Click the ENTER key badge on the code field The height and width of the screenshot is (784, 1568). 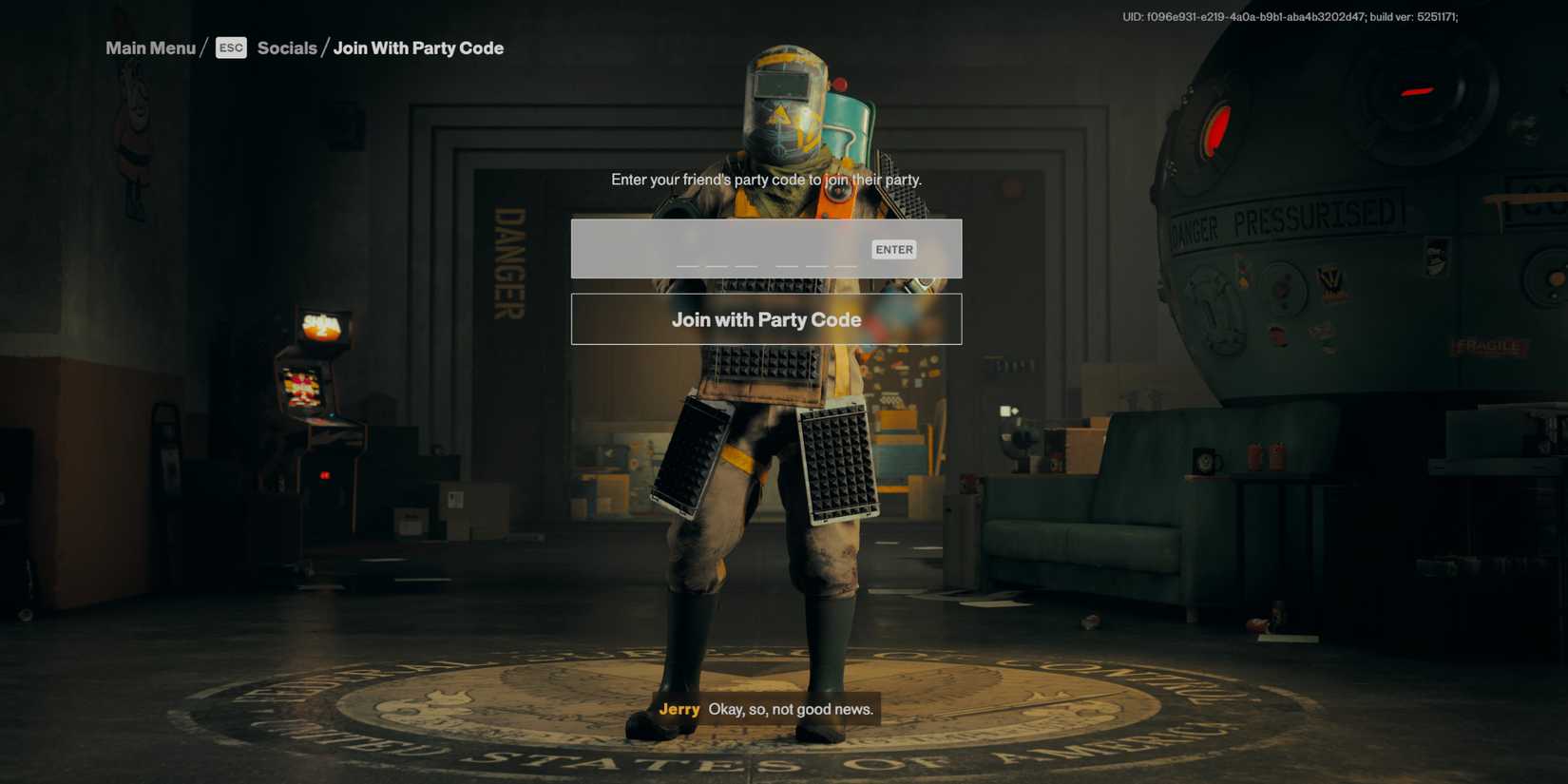[x=893, y=249]
